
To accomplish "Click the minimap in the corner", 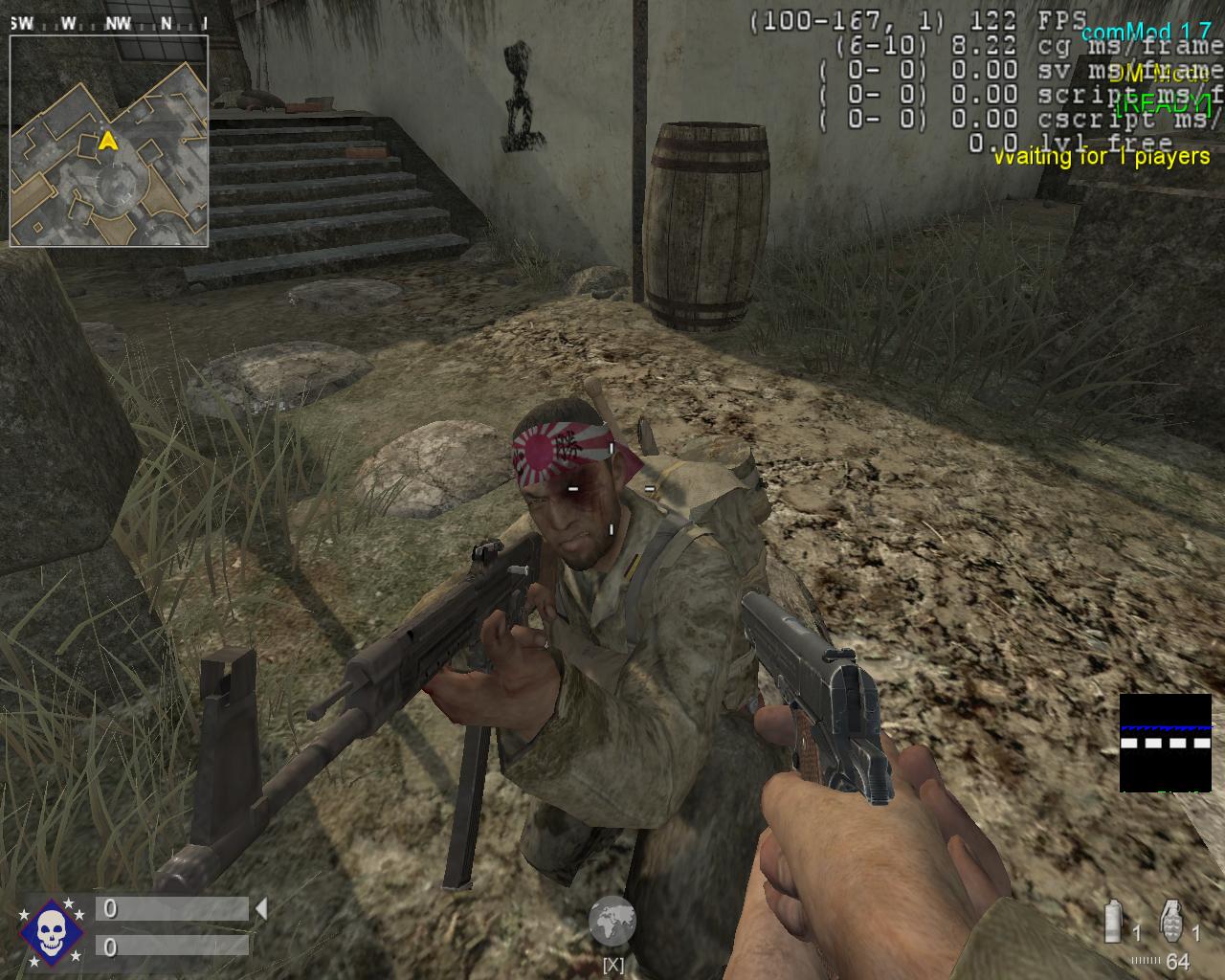I will click(109, 141).
